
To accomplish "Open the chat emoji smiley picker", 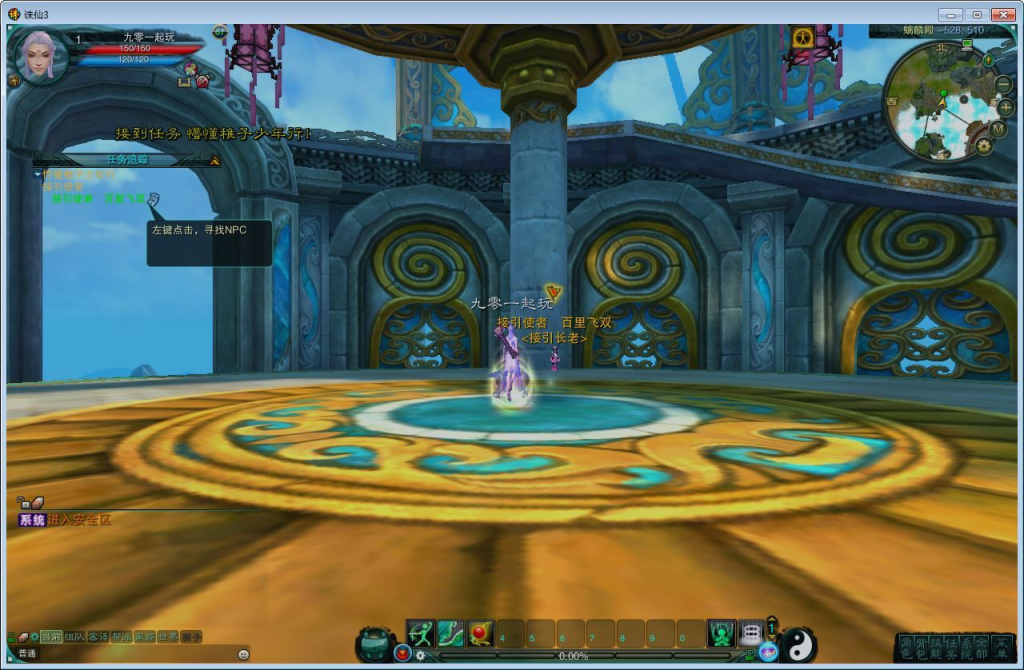I will point(243,654).
